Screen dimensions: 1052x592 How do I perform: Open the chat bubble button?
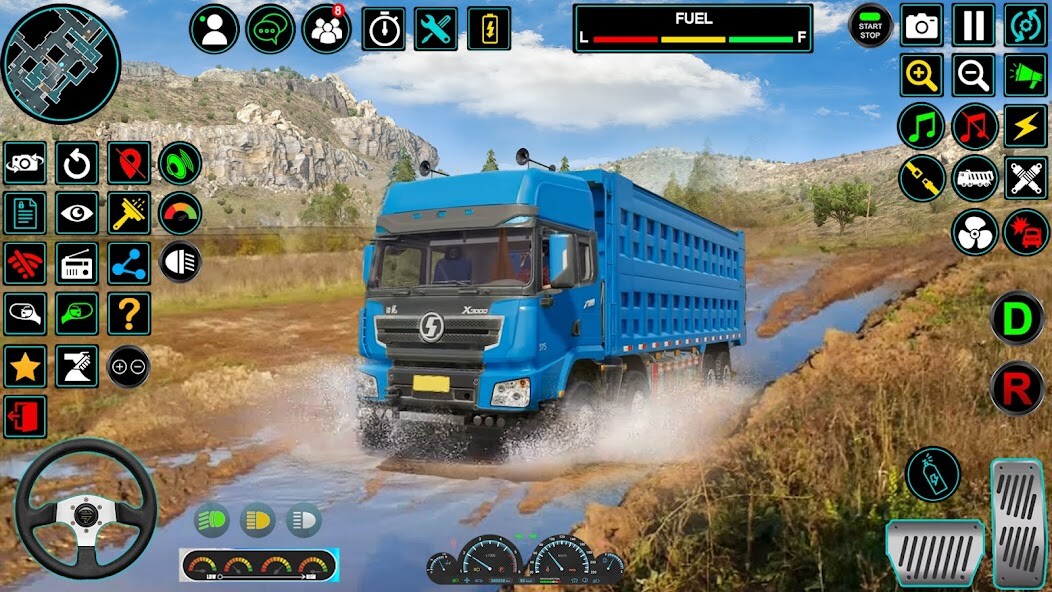pyautogui.click(x=270, y=29)
